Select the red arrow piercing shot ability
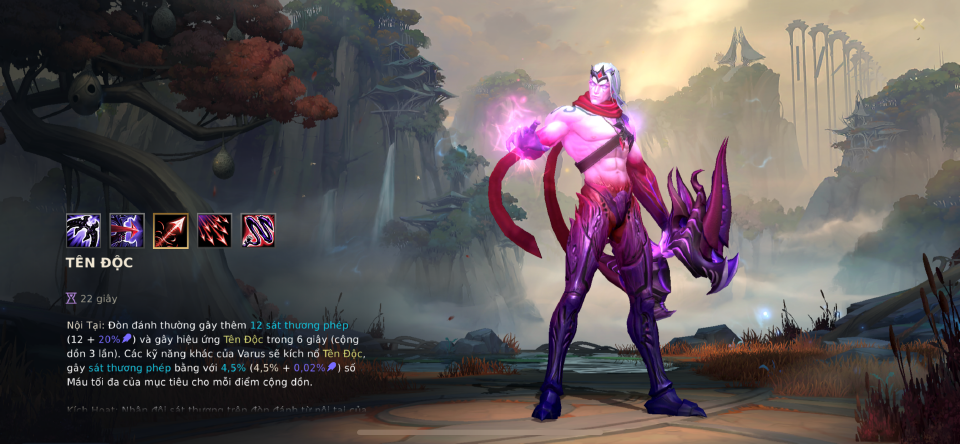 pos(127,231)
